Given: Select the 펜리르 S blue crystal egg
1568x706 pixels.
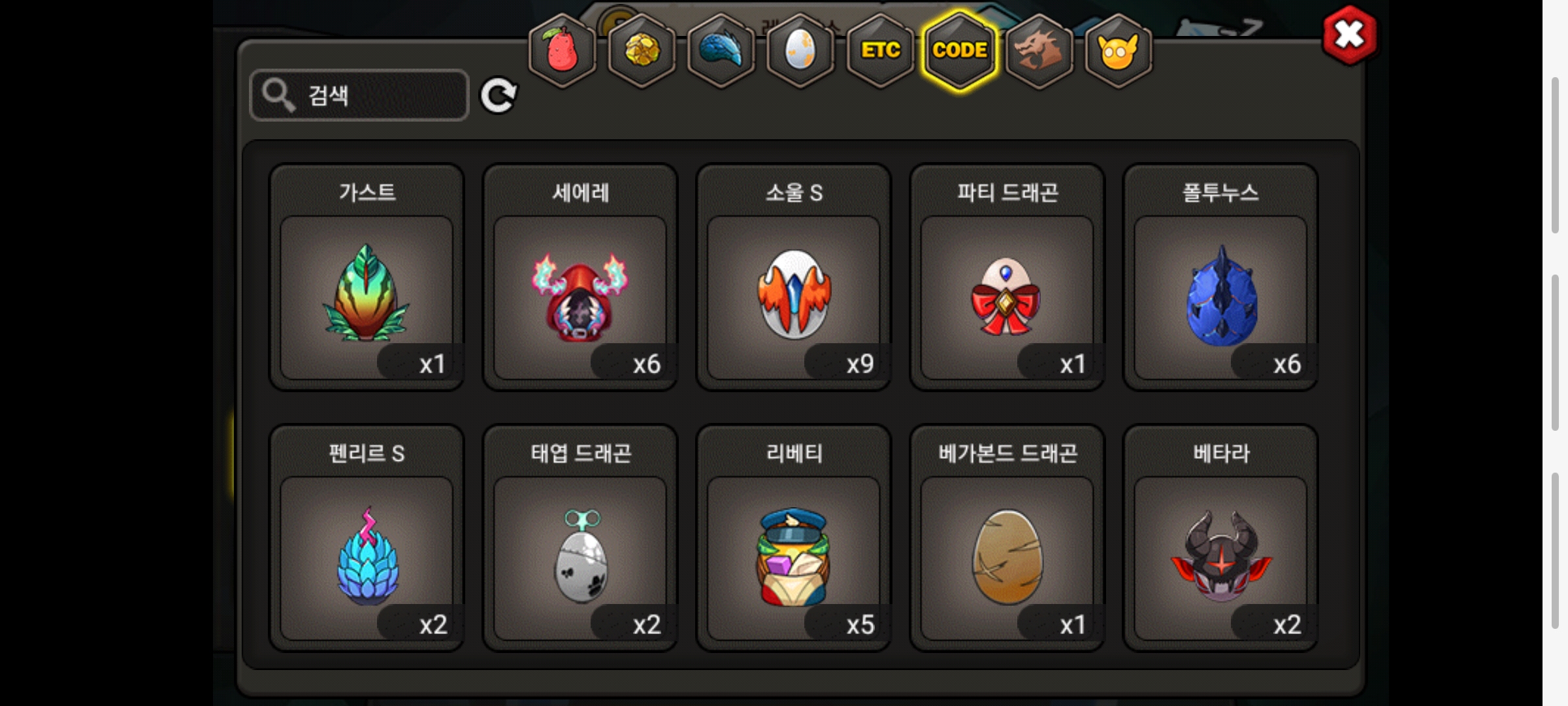Looking at the screenshot, I should 367,556.
